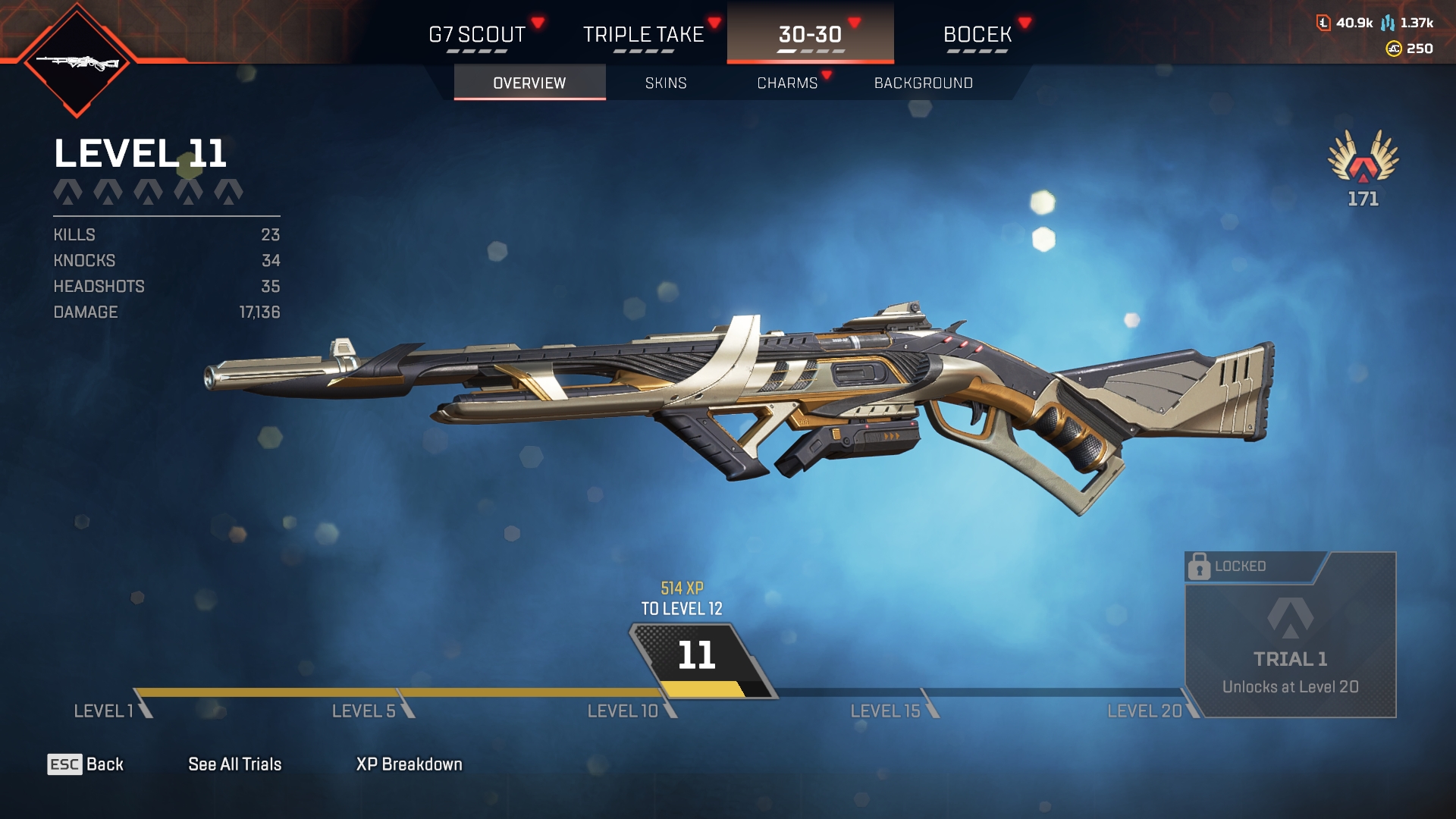1456x819 pixels.
Task: Click the level 11 progress badge
Action: click(x=697, y=656)
